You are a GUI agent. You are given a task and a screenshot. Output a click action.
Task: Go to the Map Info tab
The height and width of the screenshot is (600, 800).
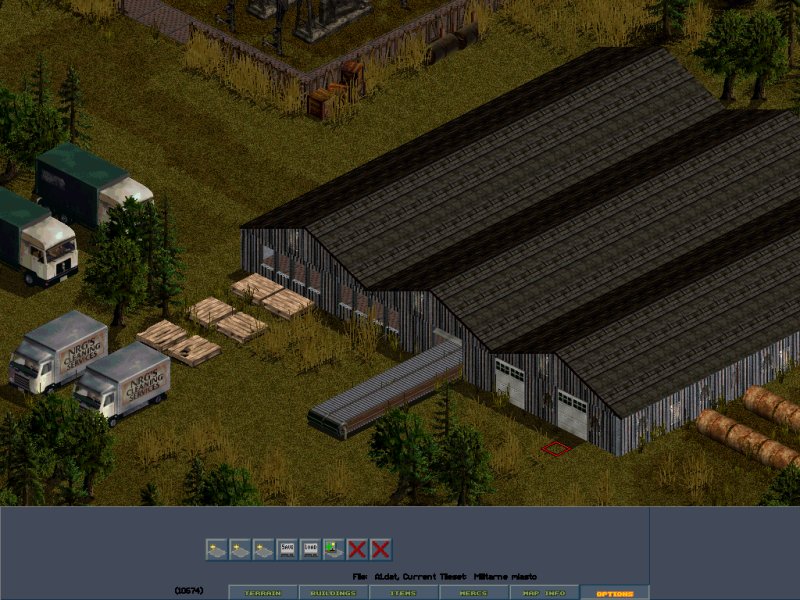[543, 593]
